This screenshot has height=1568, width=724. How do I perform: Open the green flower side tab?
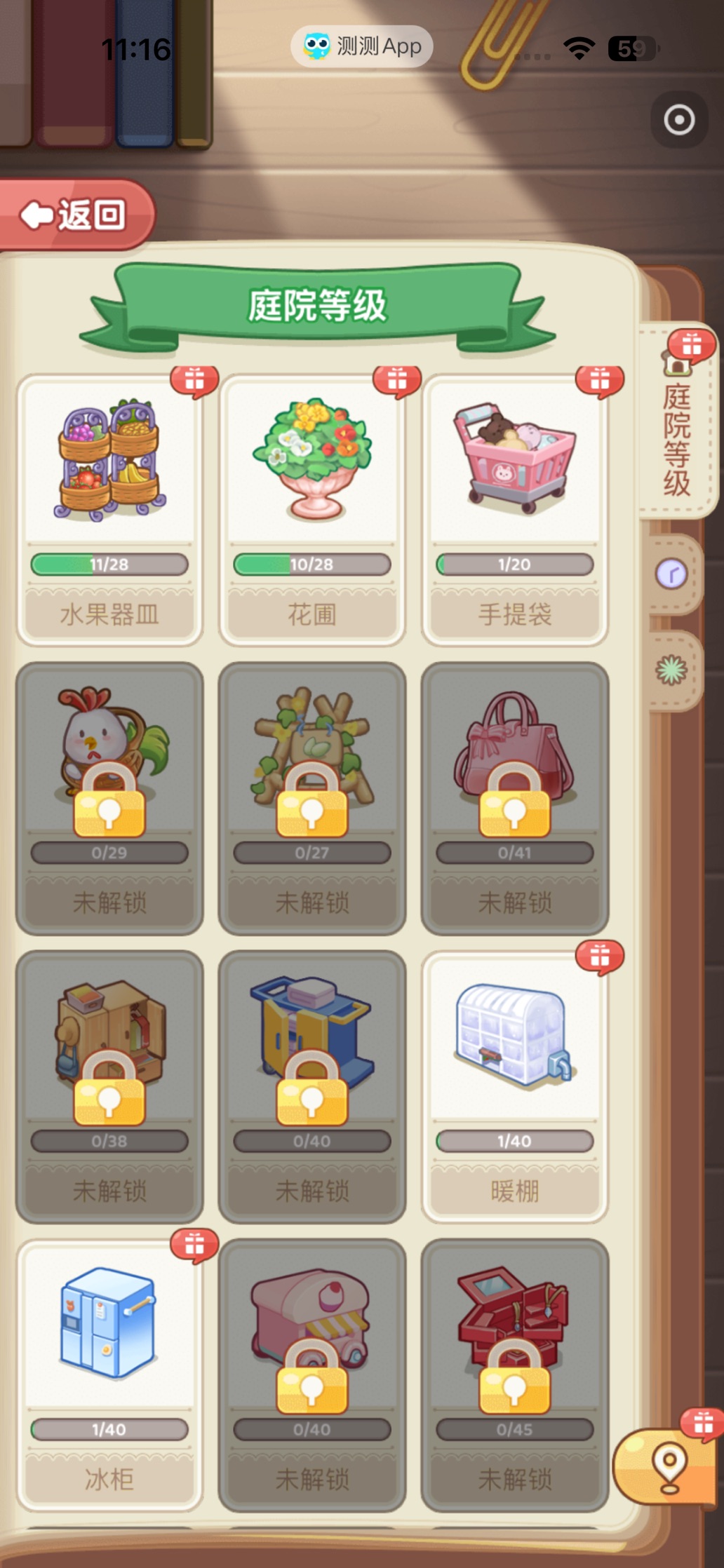(x=672, y=670)
